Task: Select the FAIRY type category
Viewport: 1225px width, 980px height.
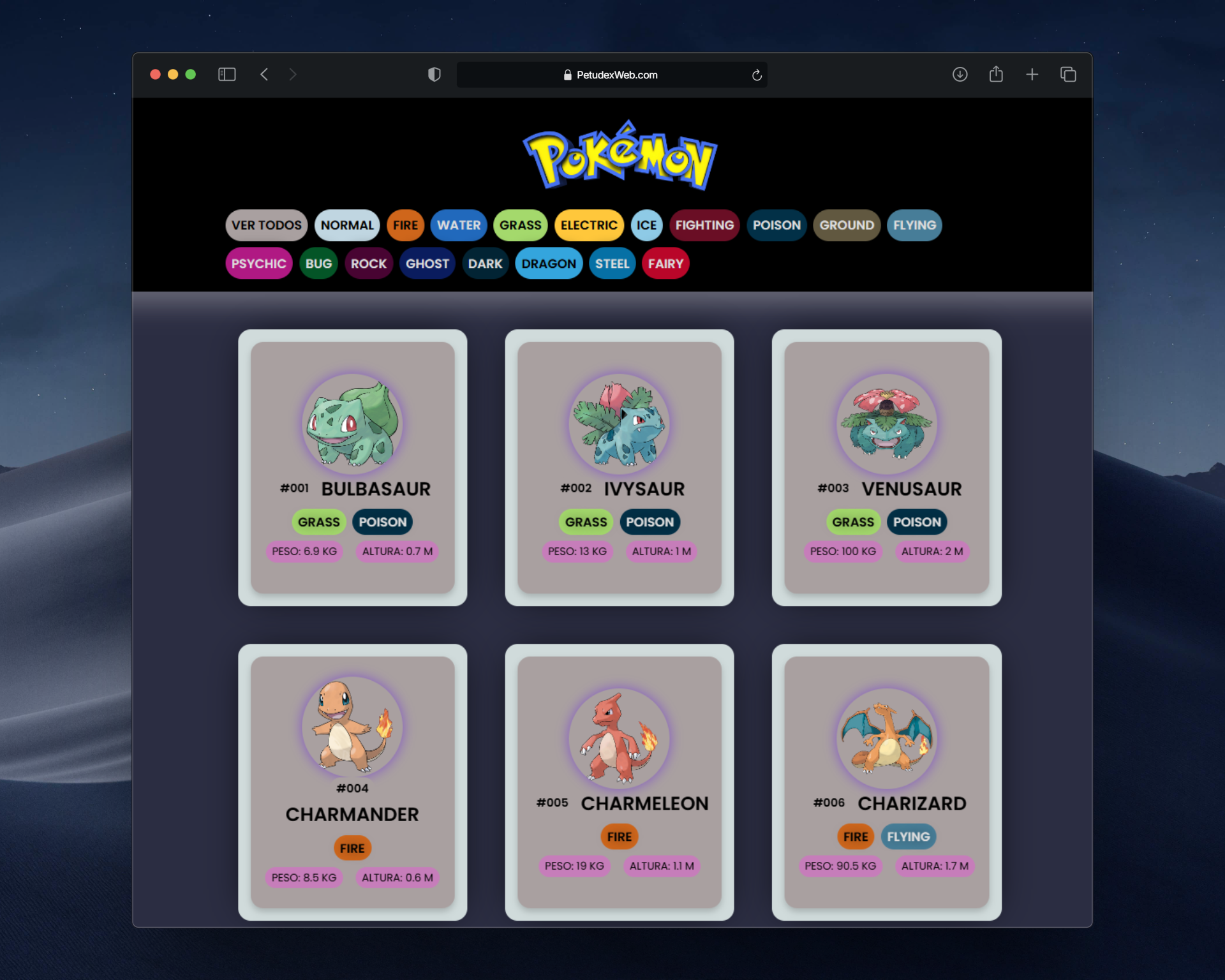Action: pyautogui.click(x=665, y=264)
